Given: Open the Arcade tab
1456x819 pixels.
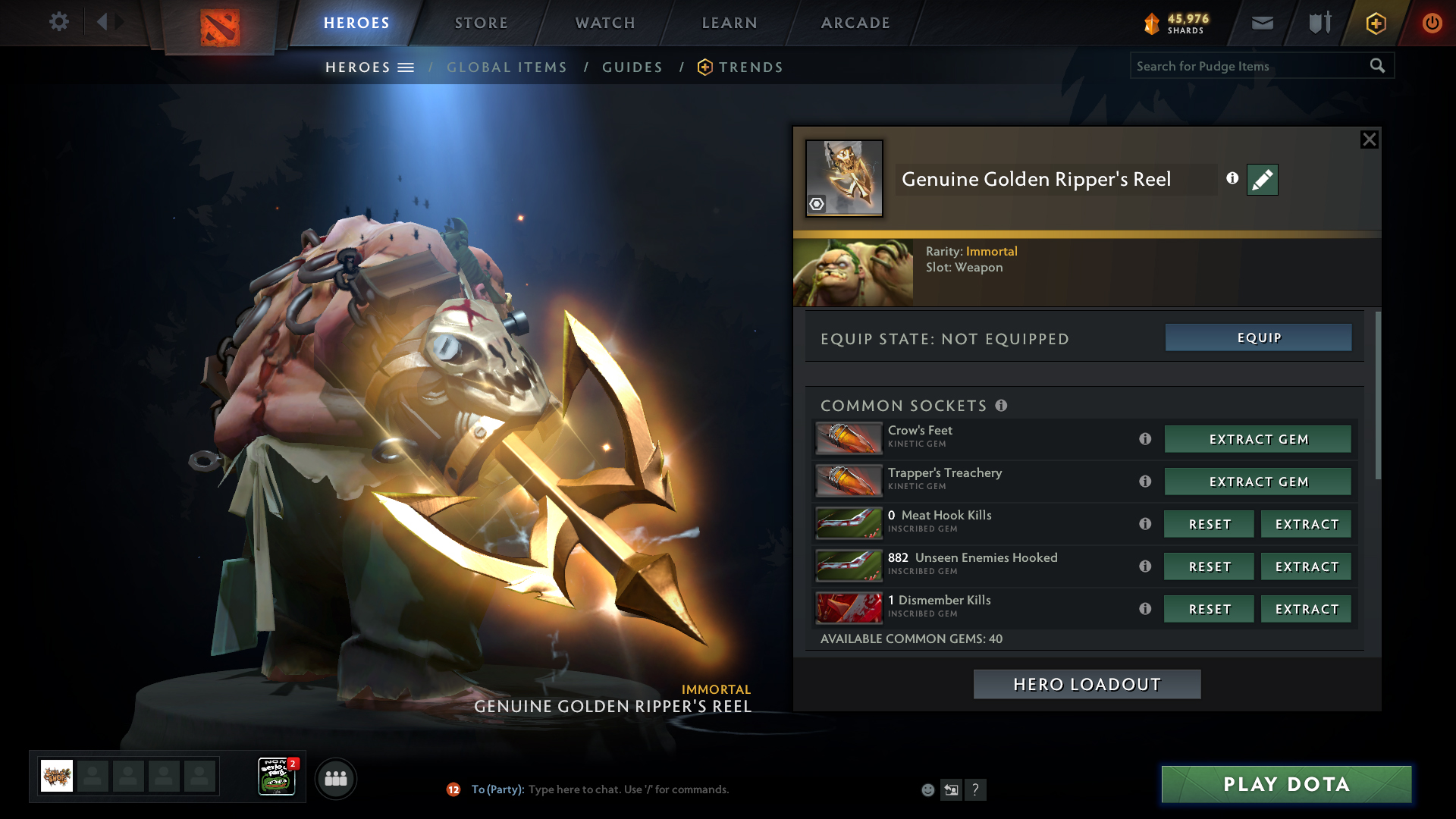Looking at the screenshot, I should coord(855,23).
